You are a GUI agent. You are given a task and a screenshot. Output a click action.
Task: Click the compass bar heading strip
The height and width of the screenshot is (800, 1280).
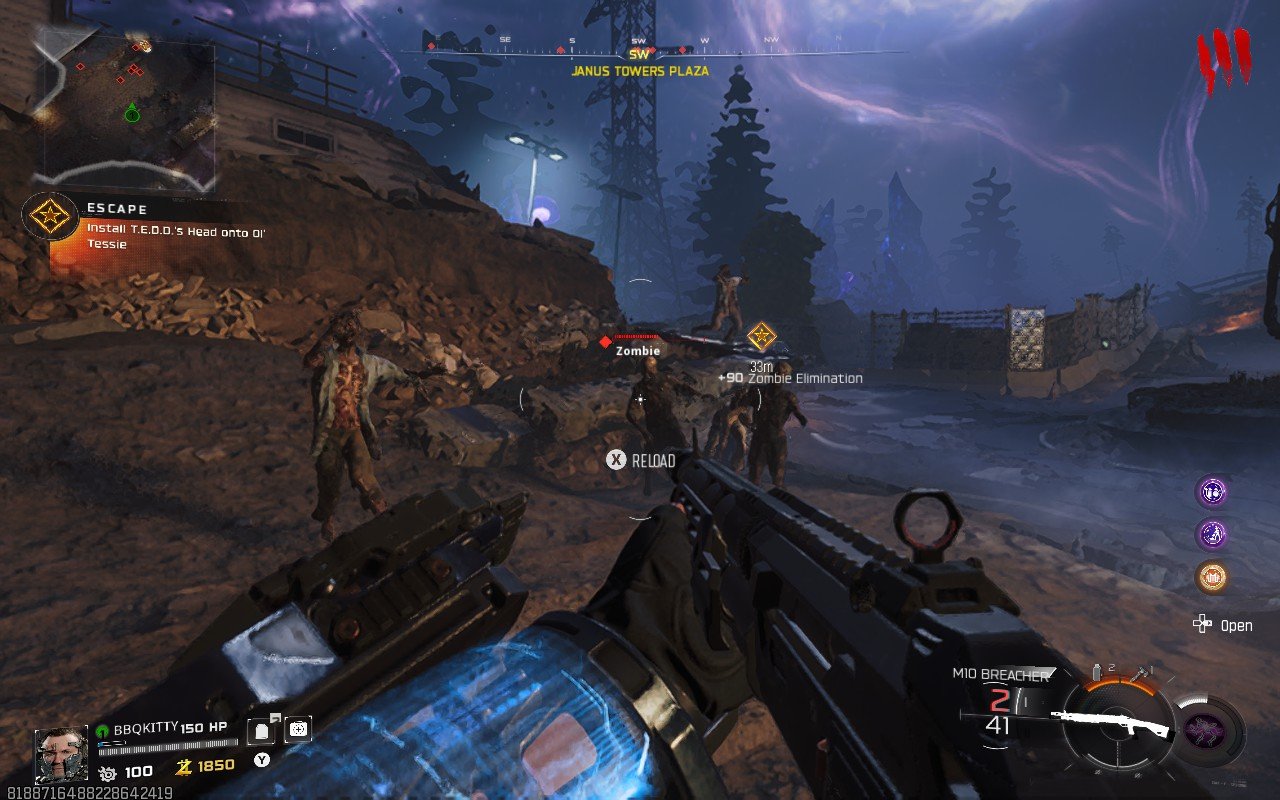pyautogui.click(x=640, y=47)
